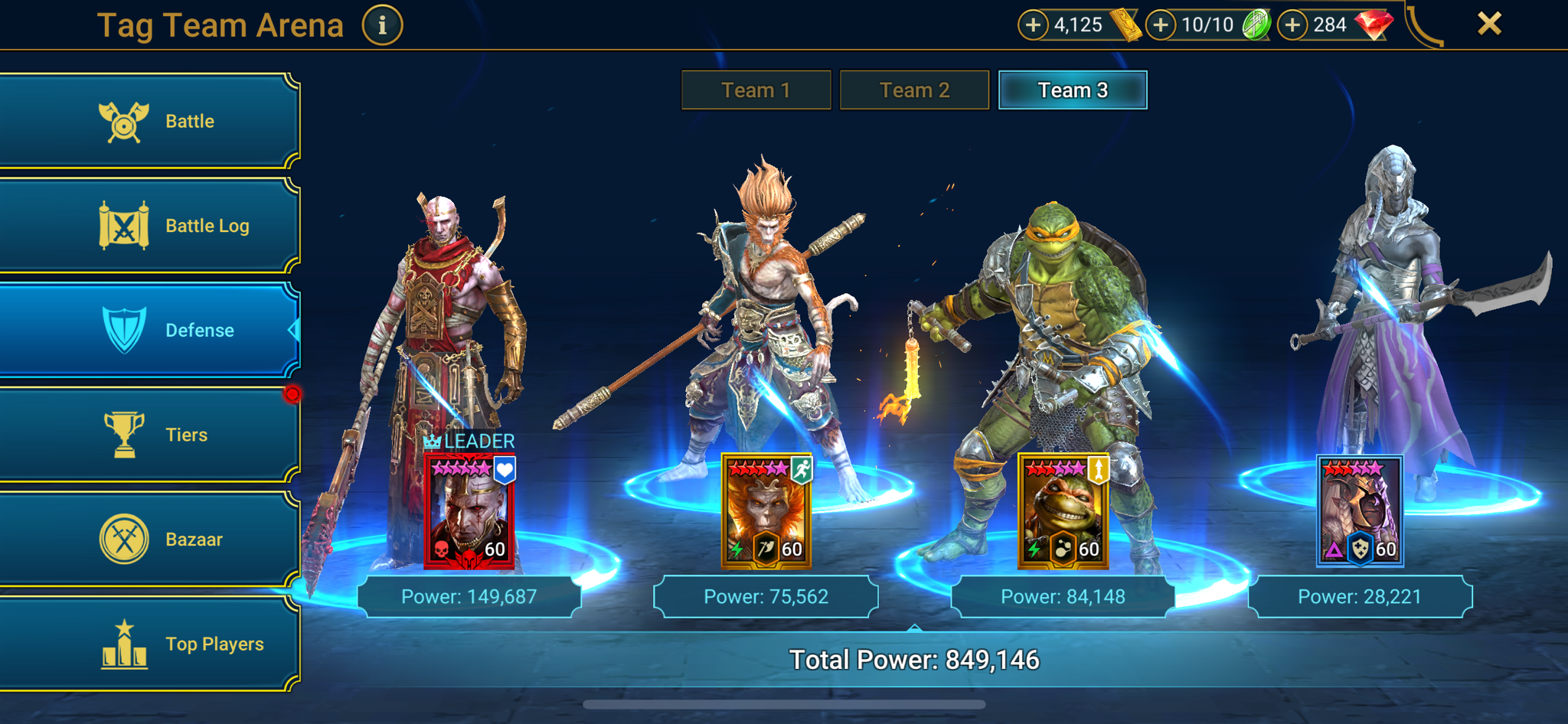Add arena tokens with the plus button

1161,25
